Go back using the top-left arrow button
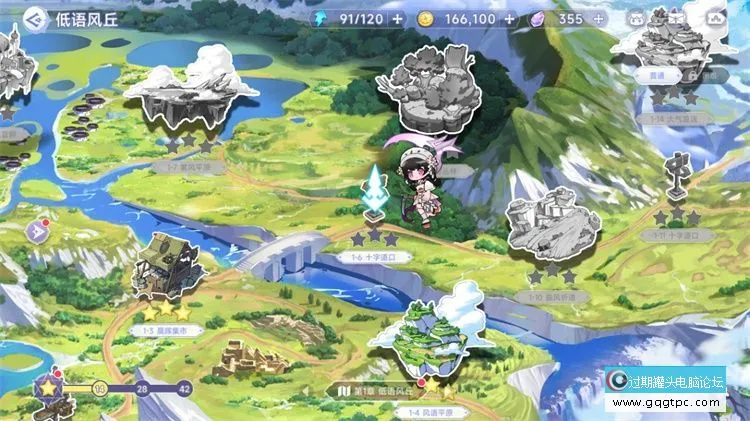This screenshot has height=421, width=750. 35,18
